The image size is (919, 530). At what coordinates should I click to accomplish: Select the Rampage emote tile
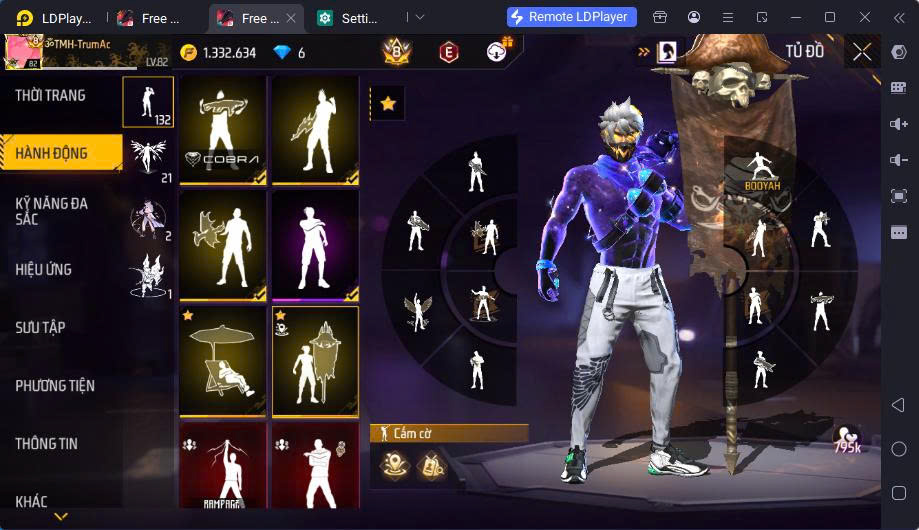click(x=222, y=465)
